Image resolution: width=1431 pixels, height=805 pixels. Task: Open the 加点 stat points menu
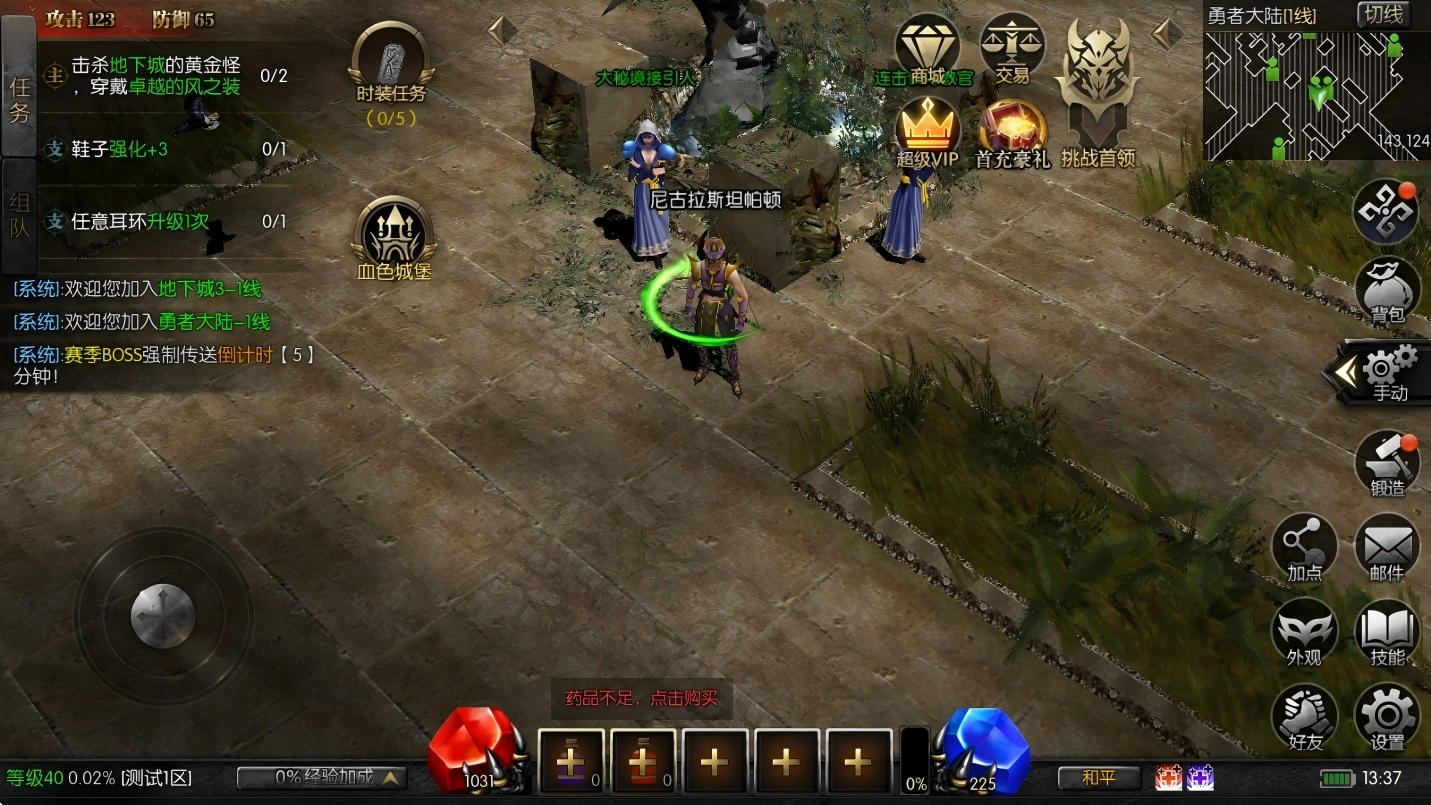coord(1304,549)
